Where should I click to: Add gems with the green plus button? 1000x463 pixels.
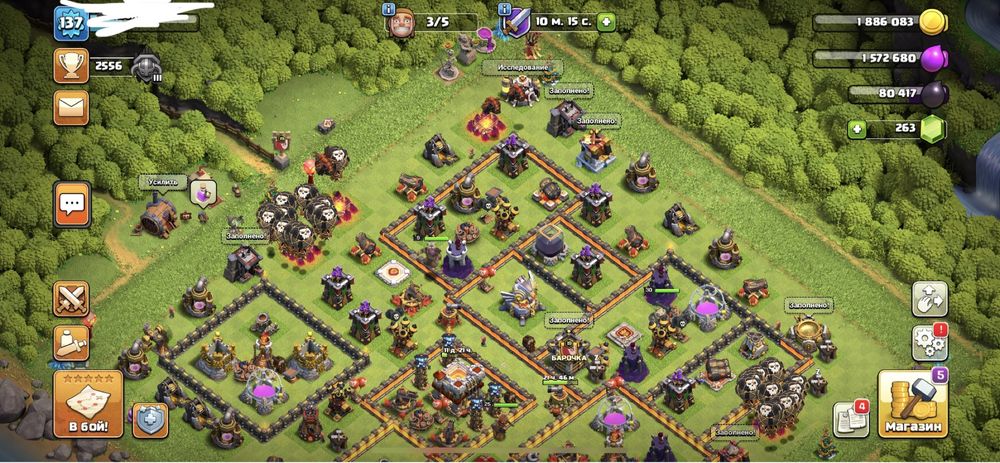[856, 128]
